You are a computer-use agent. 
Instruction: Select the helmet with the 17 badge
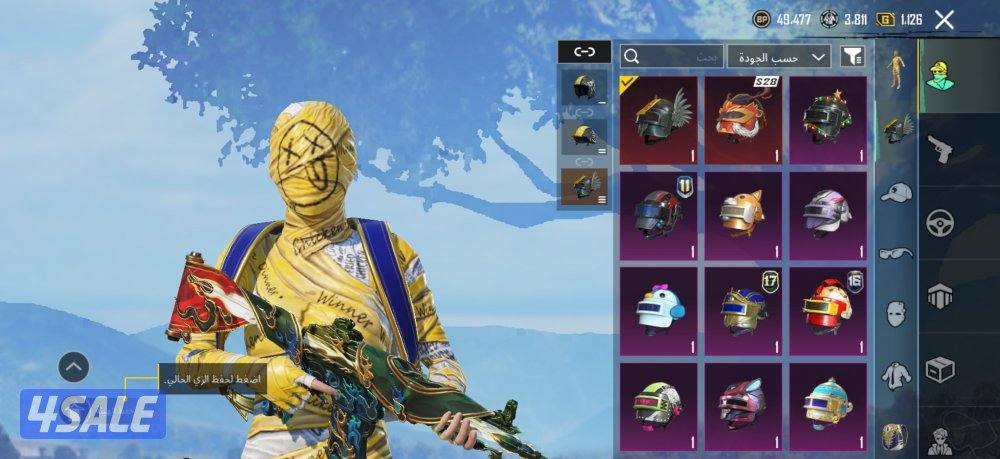[743, 309]
